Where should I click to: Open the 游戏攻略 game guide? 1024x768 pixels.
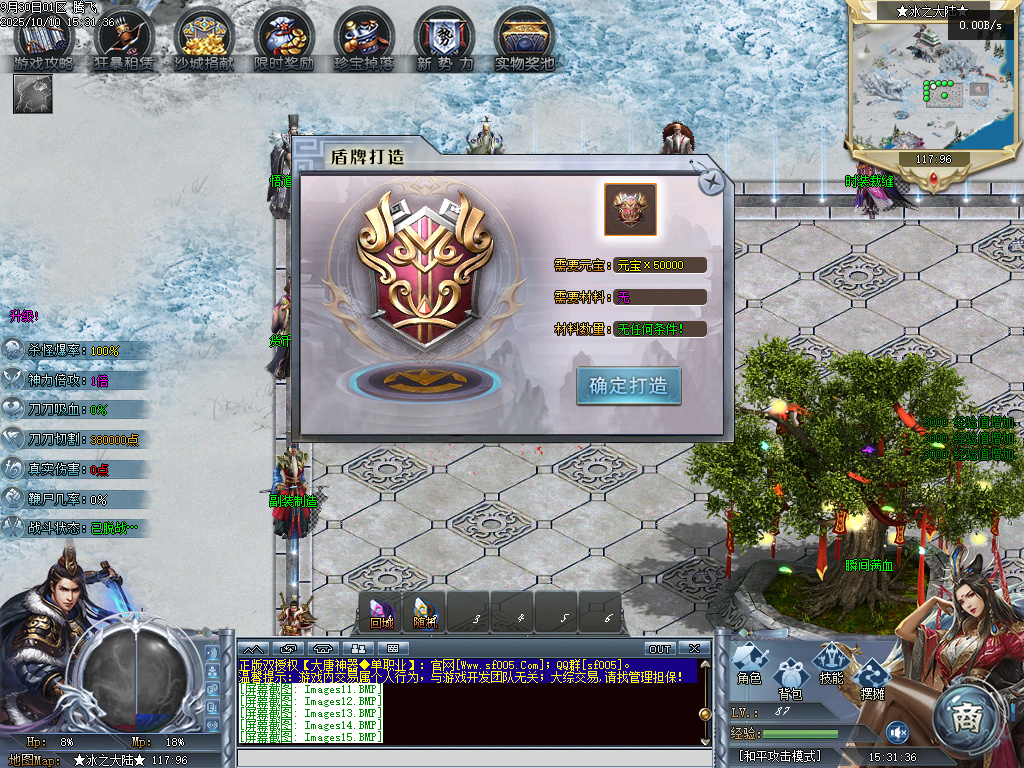44,40
